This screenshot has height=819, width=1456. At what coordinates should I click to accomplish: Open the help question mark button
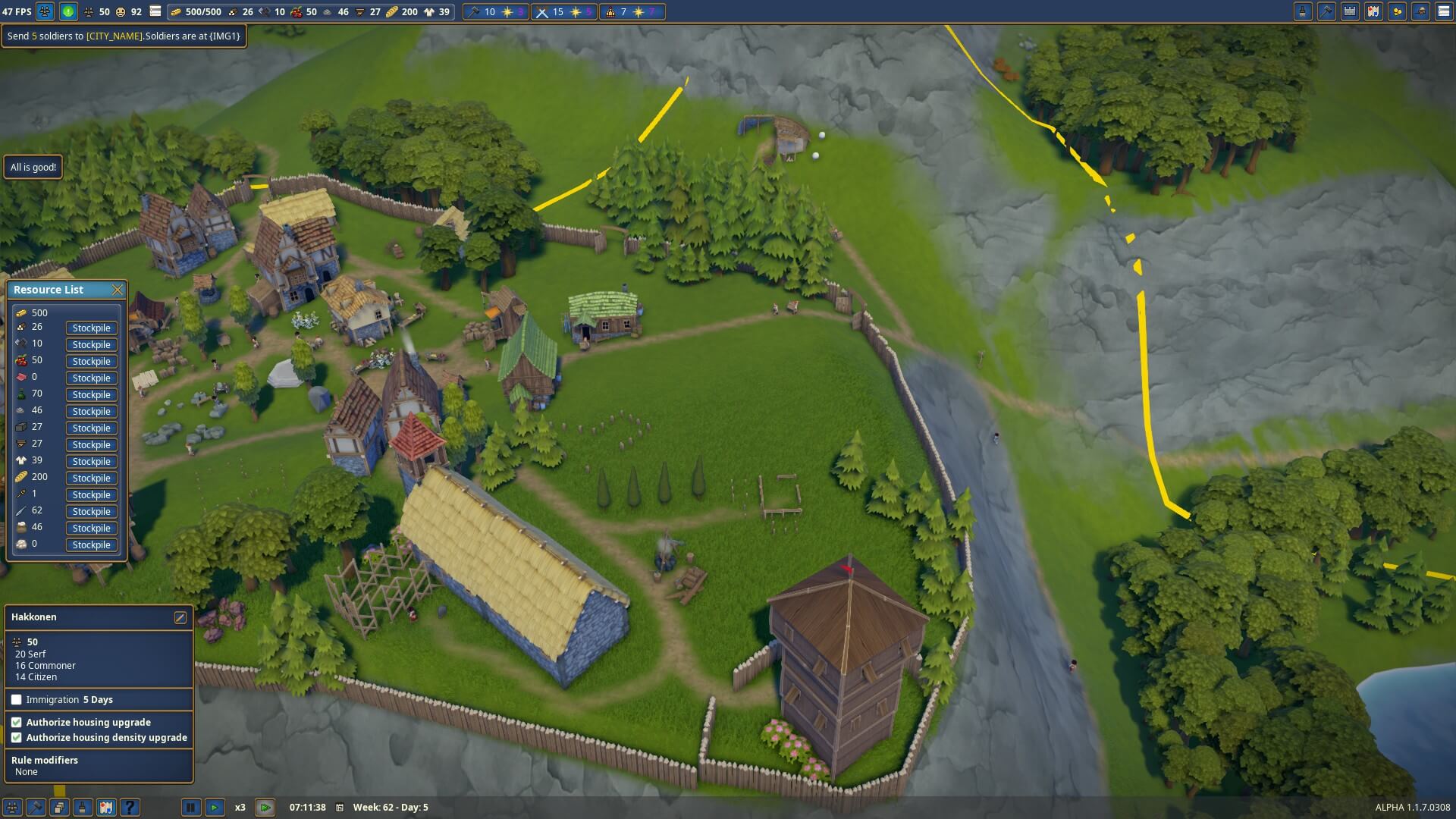coord(130,808)
